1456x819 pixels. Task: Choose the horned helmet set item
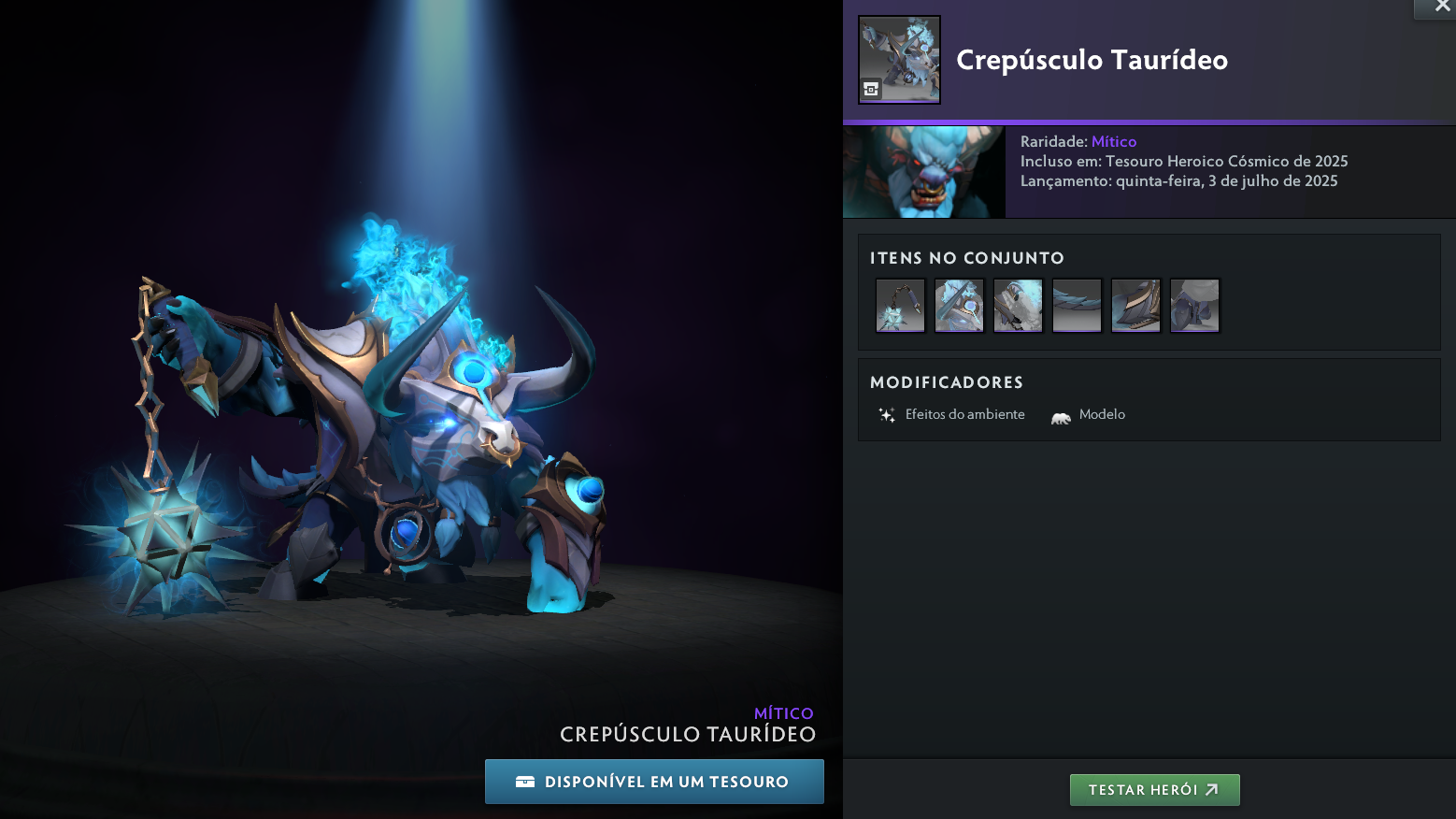point(959,305)
